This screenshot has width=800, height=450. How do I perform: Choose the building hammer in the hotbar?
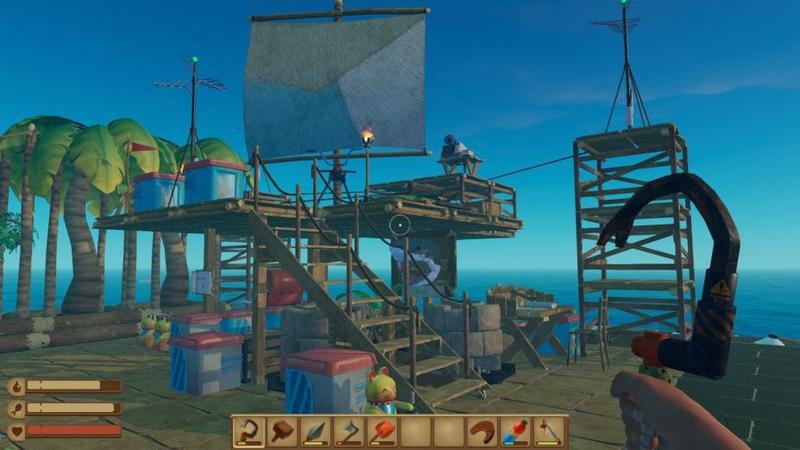click(x=282, y=432)
